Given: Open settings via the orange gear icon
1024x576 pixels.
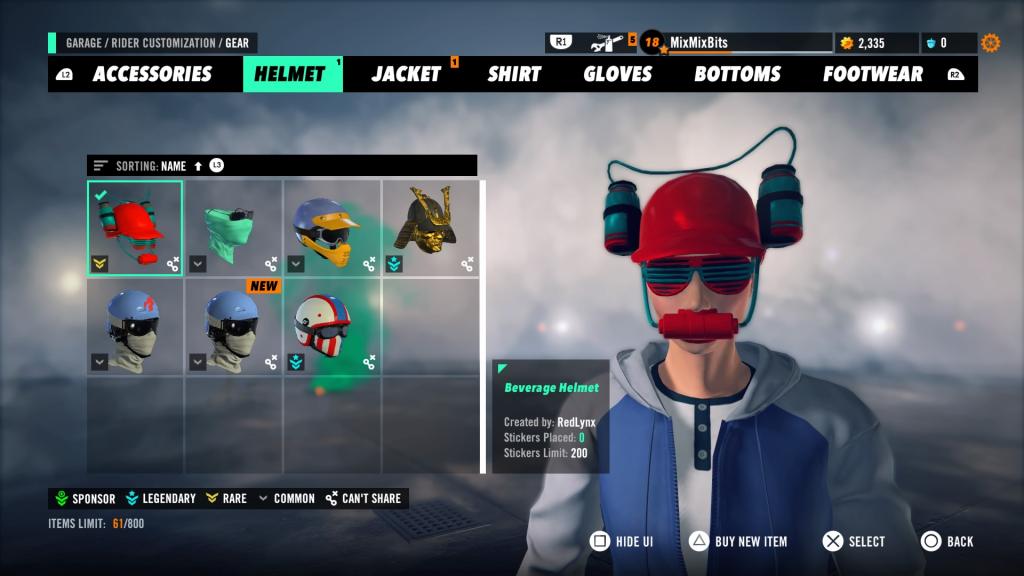Looking at the screenshot, I should point(990,43).
